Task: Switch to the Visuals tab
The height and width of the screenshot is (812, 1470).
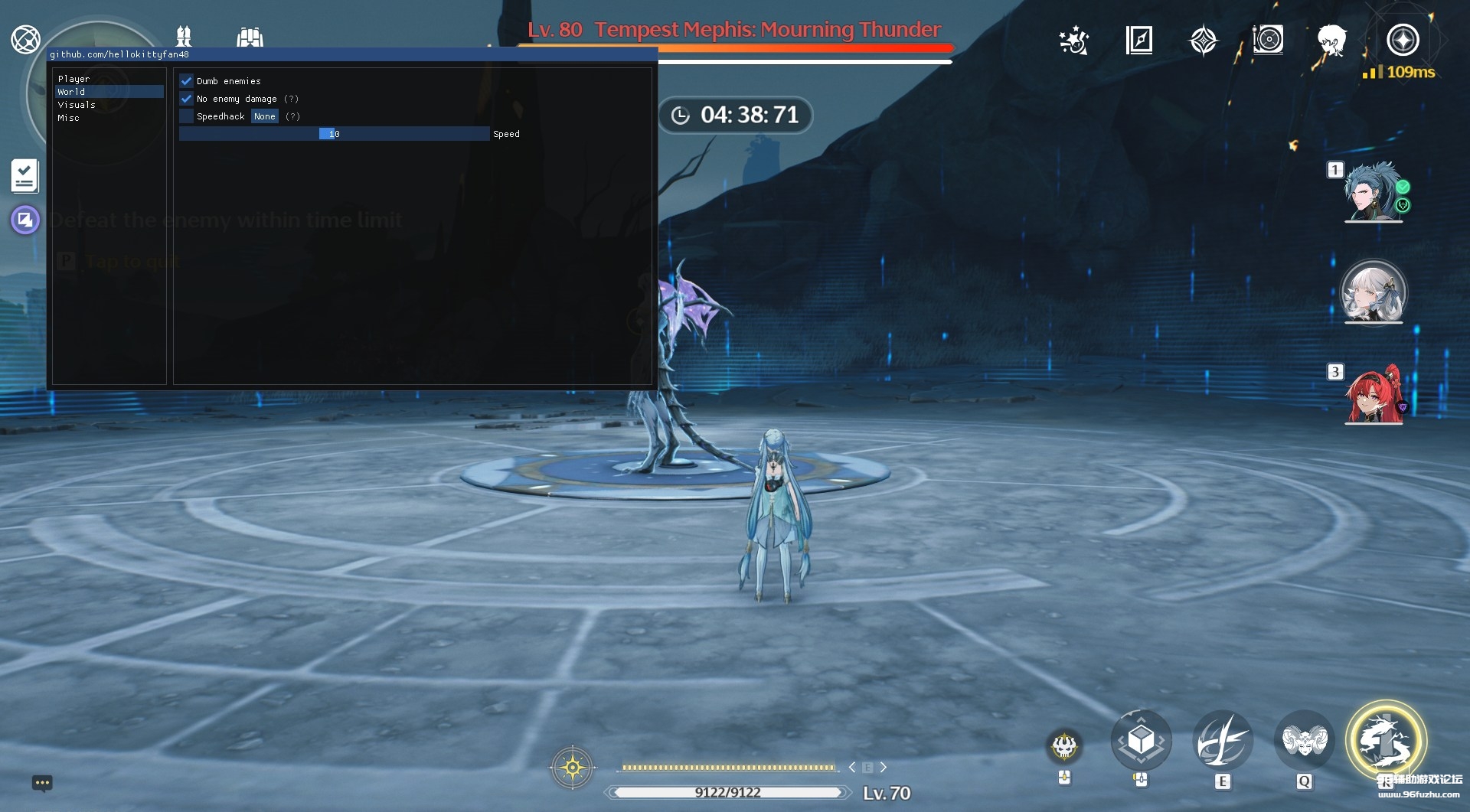Action: click(77, 105)
